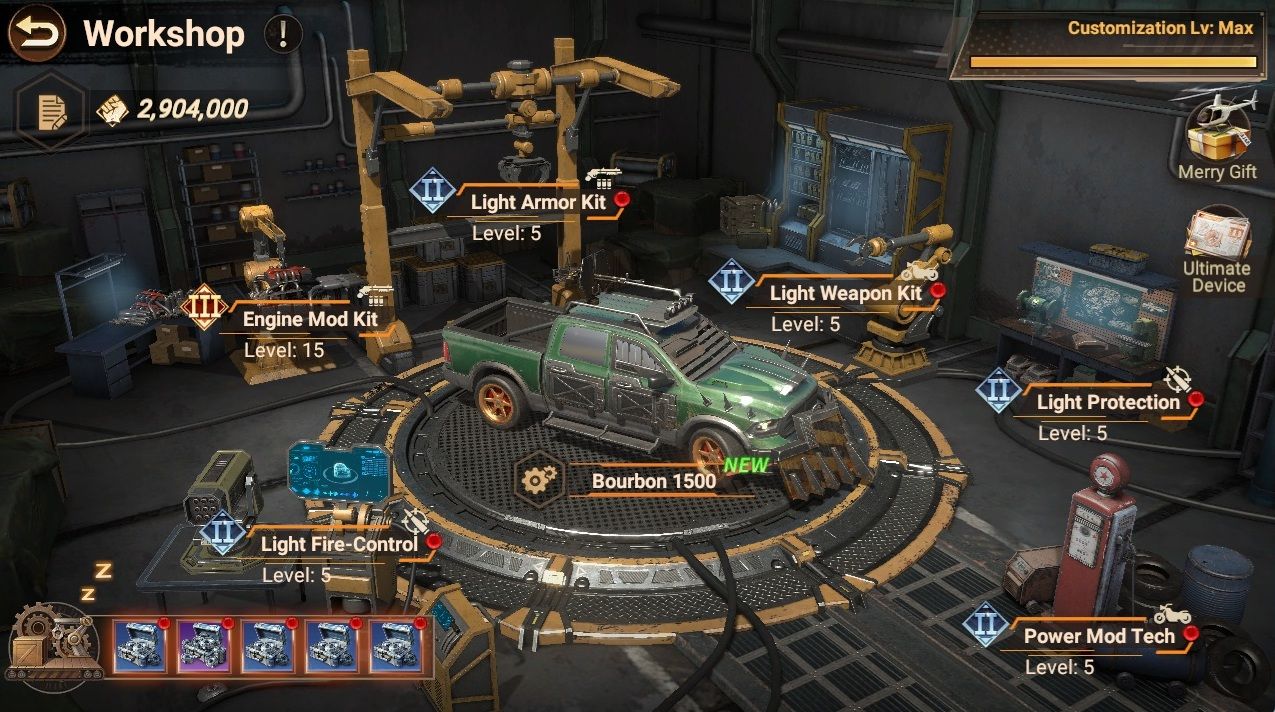The image size is (1275, 712).
Task: Click the Customization Lv Max panel
Action: coord(1111,45)
